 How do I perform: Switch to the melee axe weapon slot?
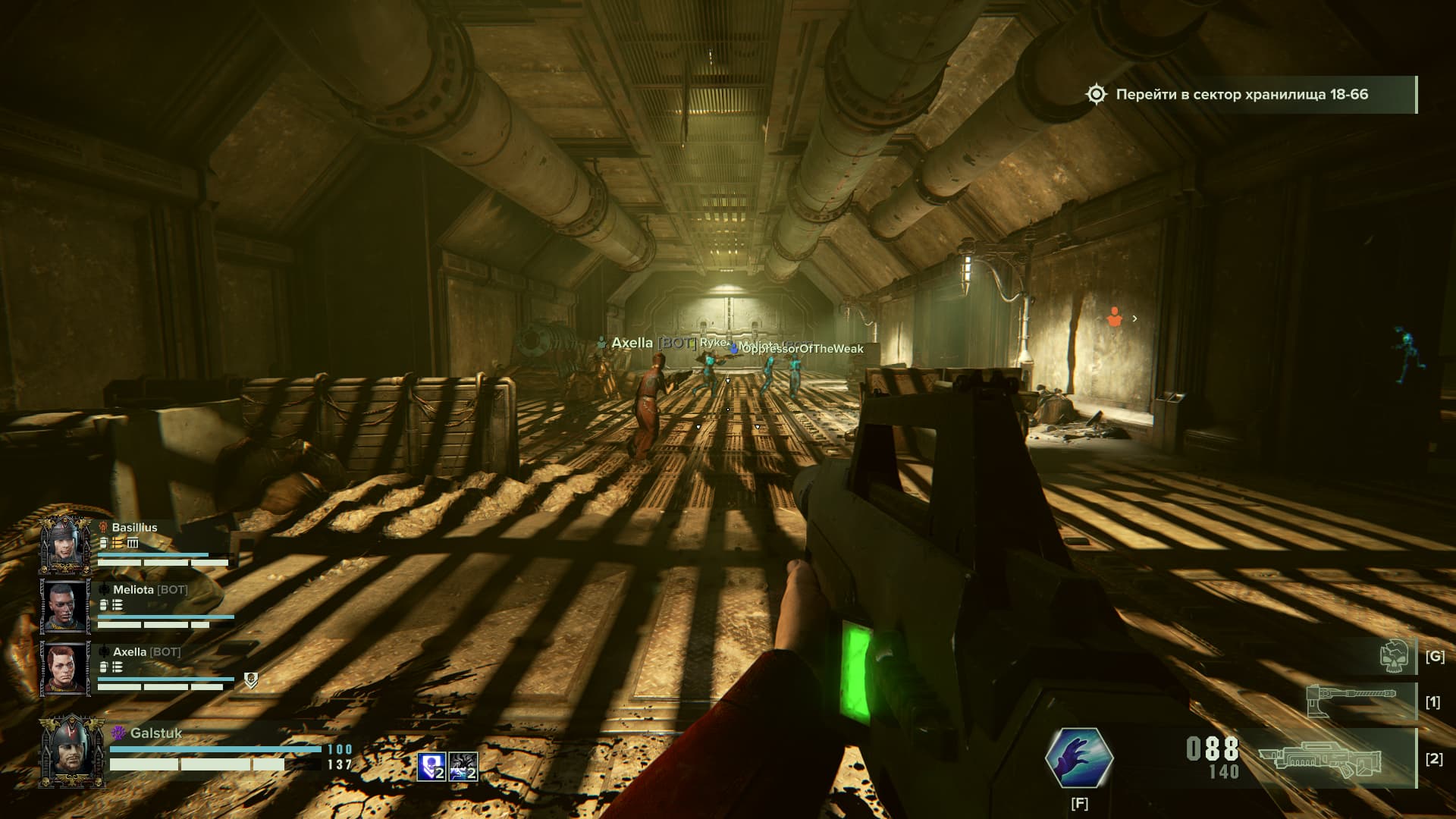click(x=1351, y=701)
